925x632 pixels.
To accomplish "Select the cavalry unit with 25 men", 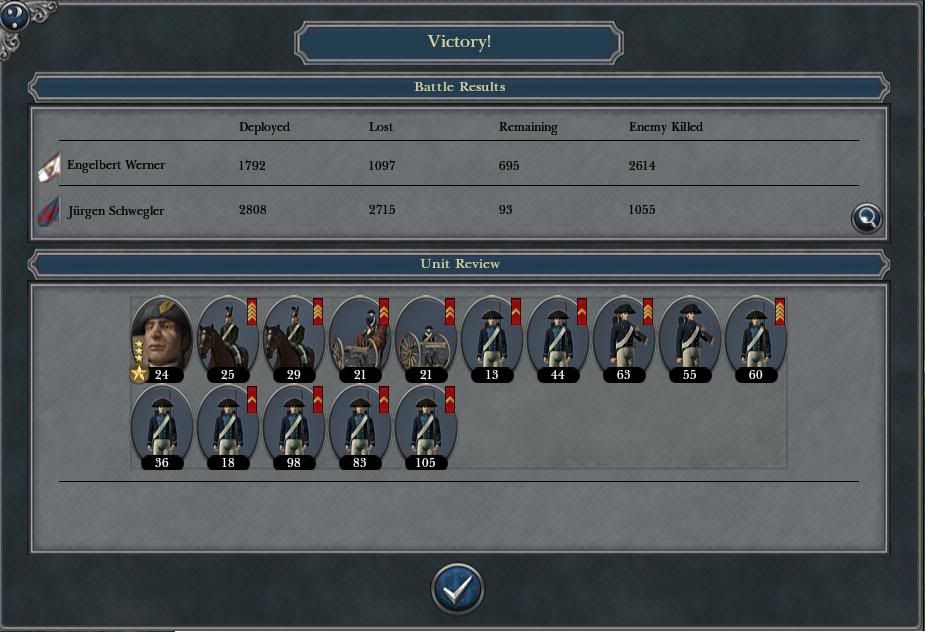I will point(227,335).
